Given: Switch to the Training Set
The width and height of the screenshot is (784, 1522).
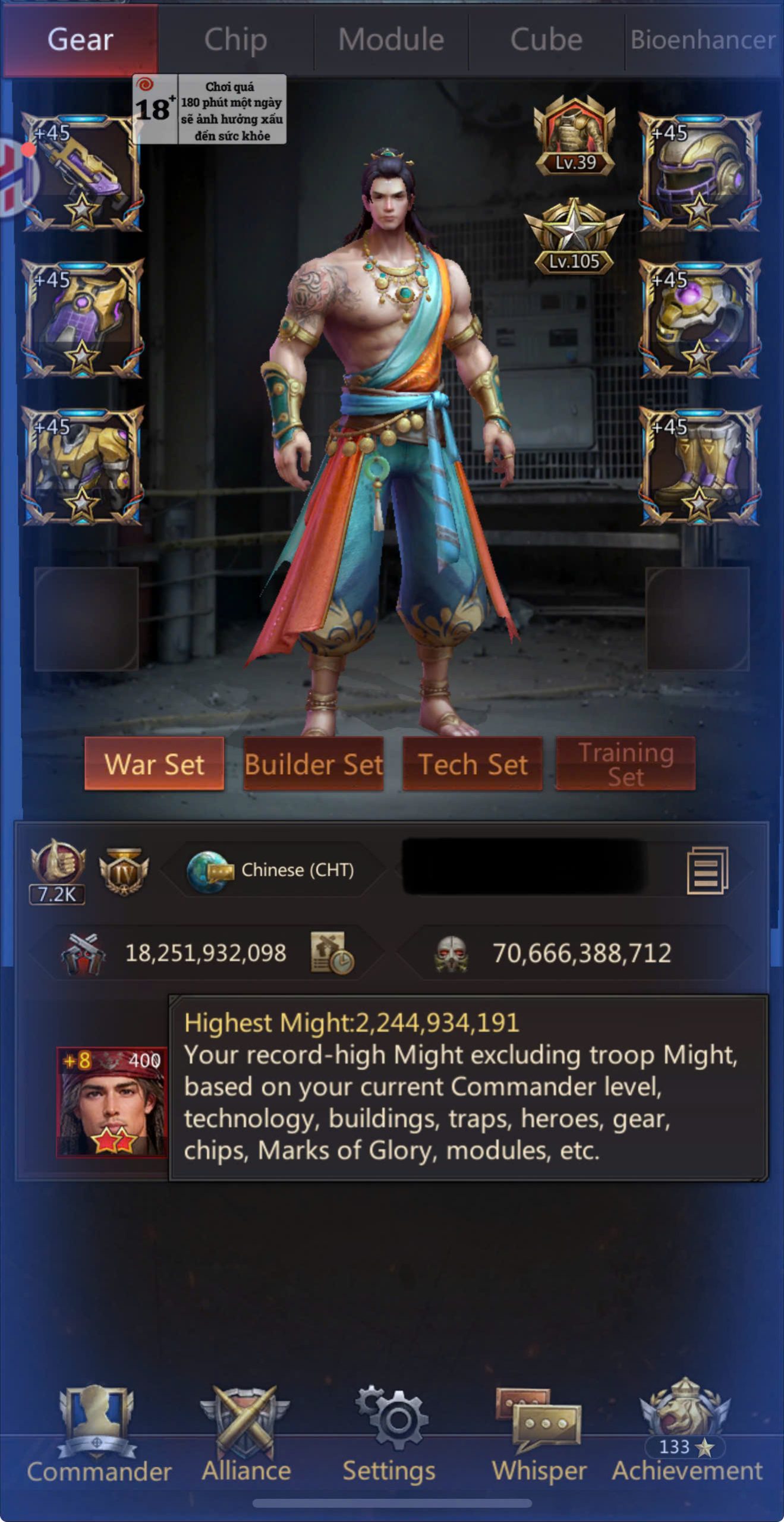Looking at the screenshot, I should [625, 764].
